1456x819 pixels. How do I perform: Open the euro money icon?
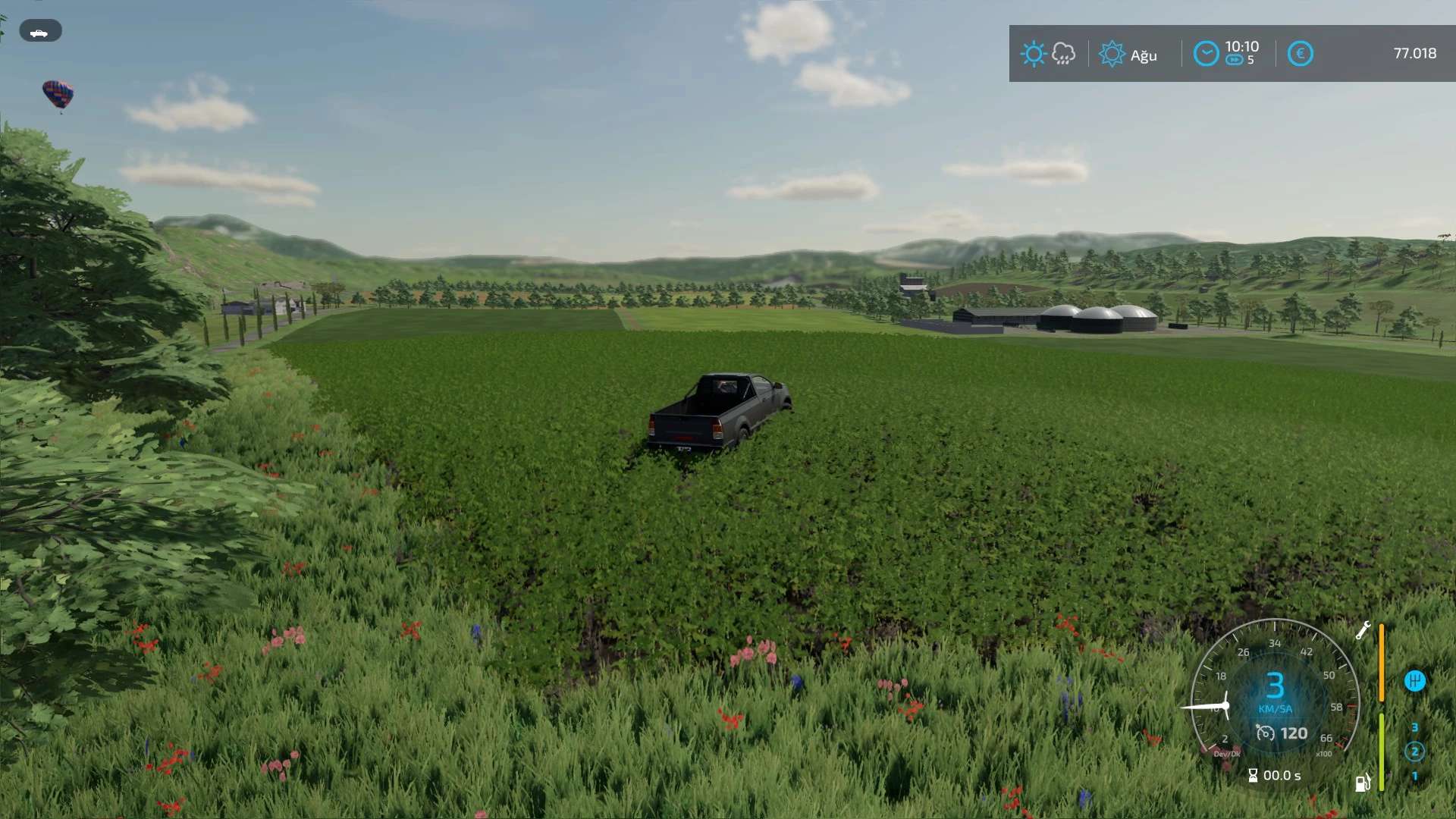pos(1300,54)
